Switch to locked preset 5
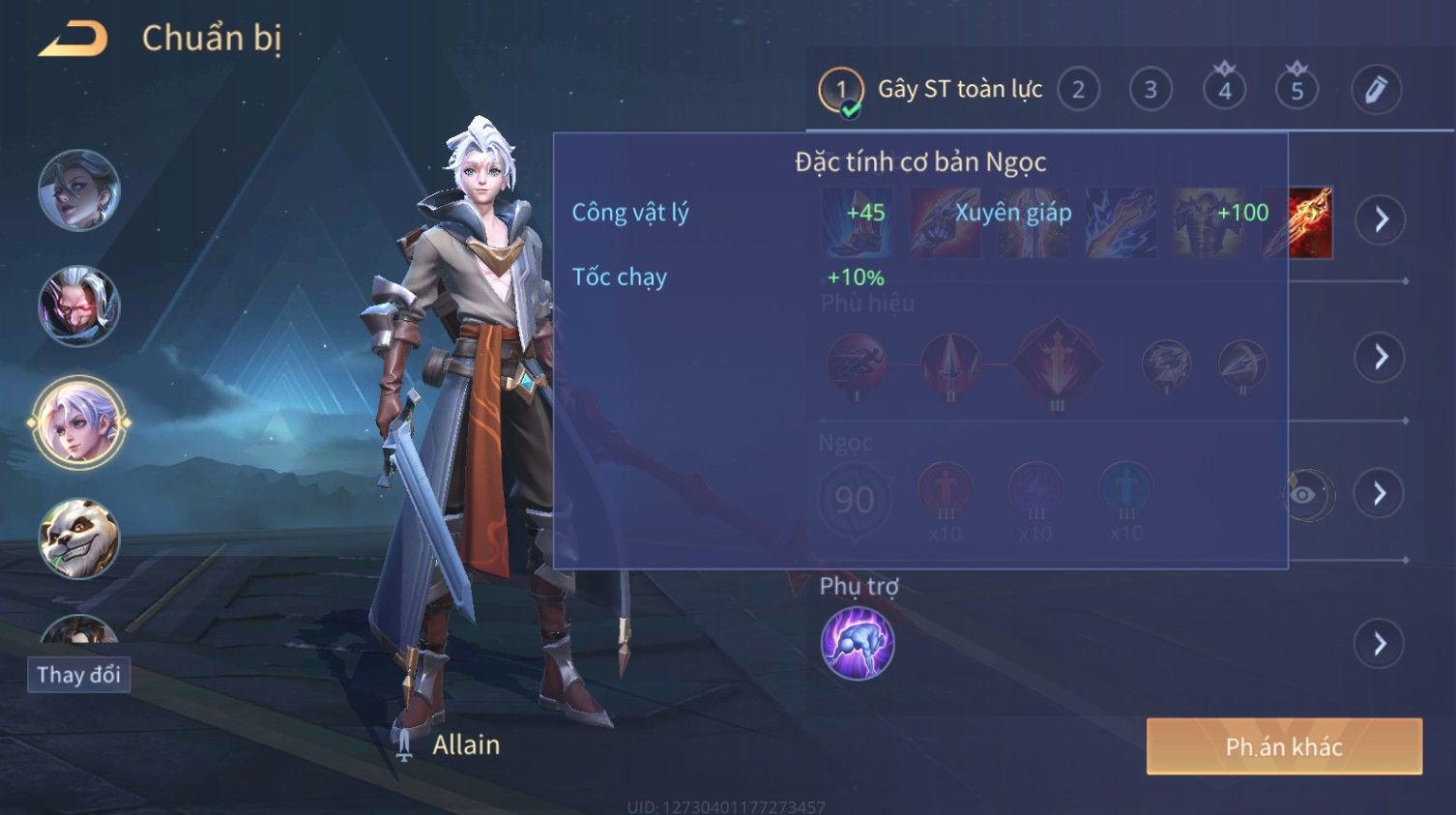This screenshot has height=815, width=1456. [x=1297, y=90]
